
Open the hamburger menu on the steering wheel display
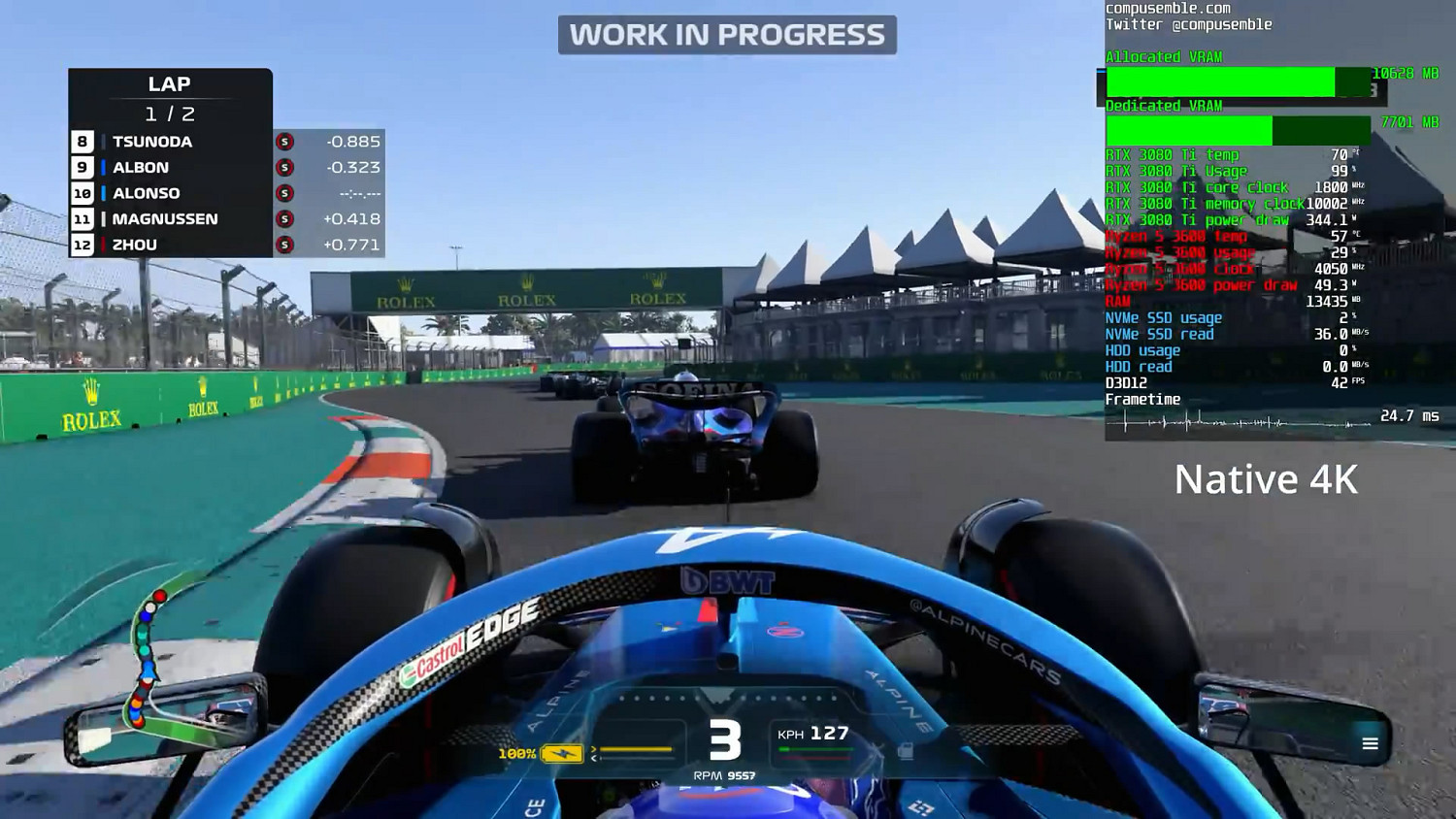coord(1370,743)
